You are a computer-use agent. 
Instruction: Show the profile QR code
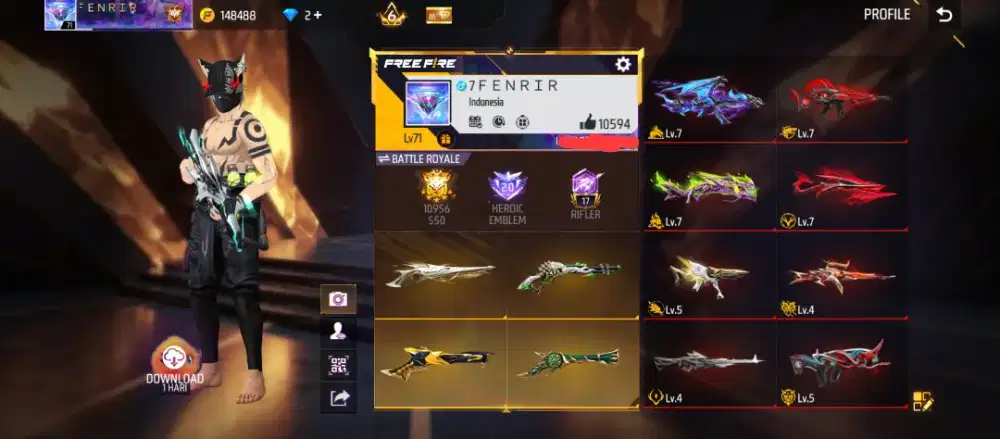[x=338, y=365]
